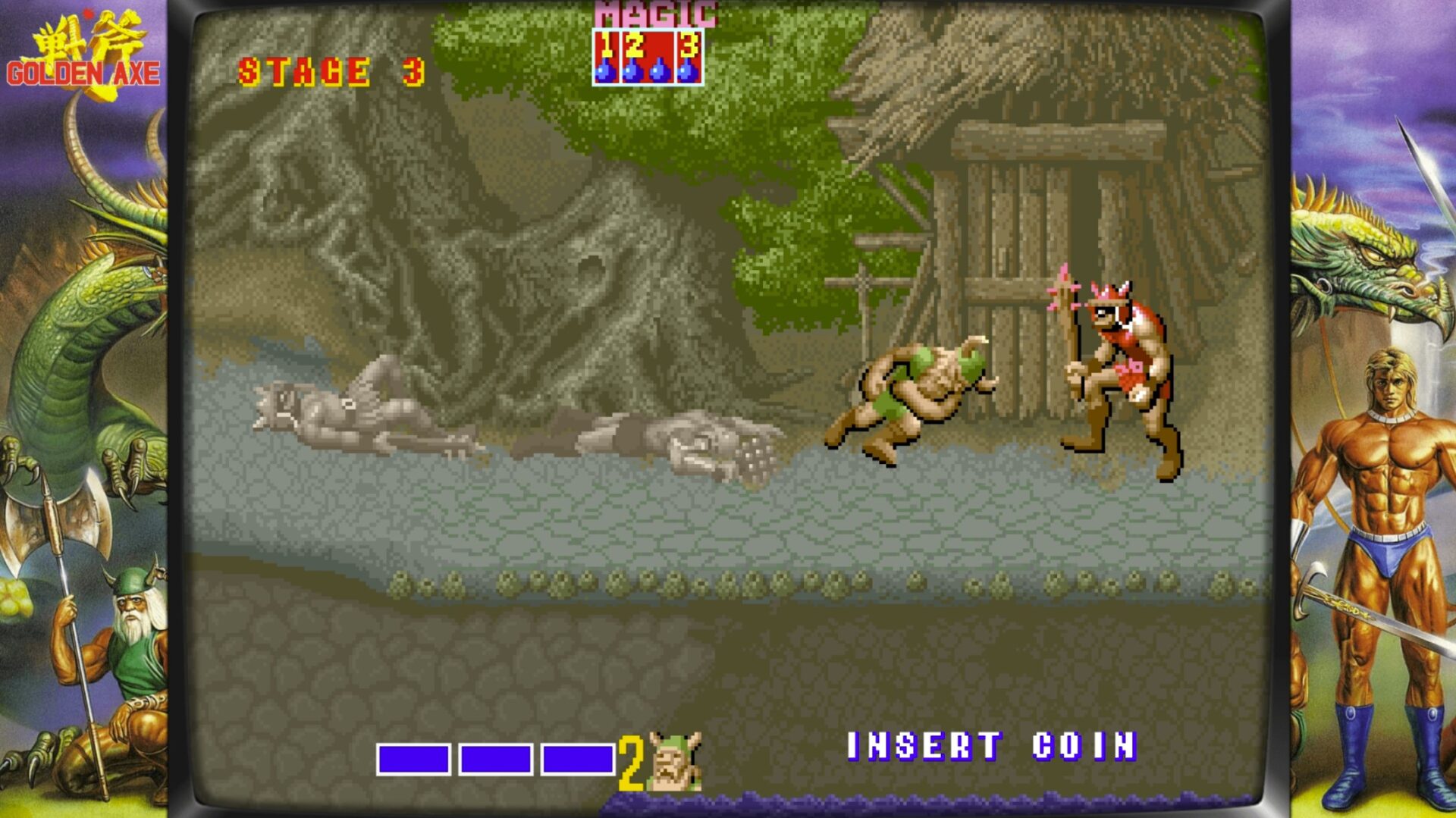Select magic potion slot 1
1456x818 pixels.
[x=607, y=57]
